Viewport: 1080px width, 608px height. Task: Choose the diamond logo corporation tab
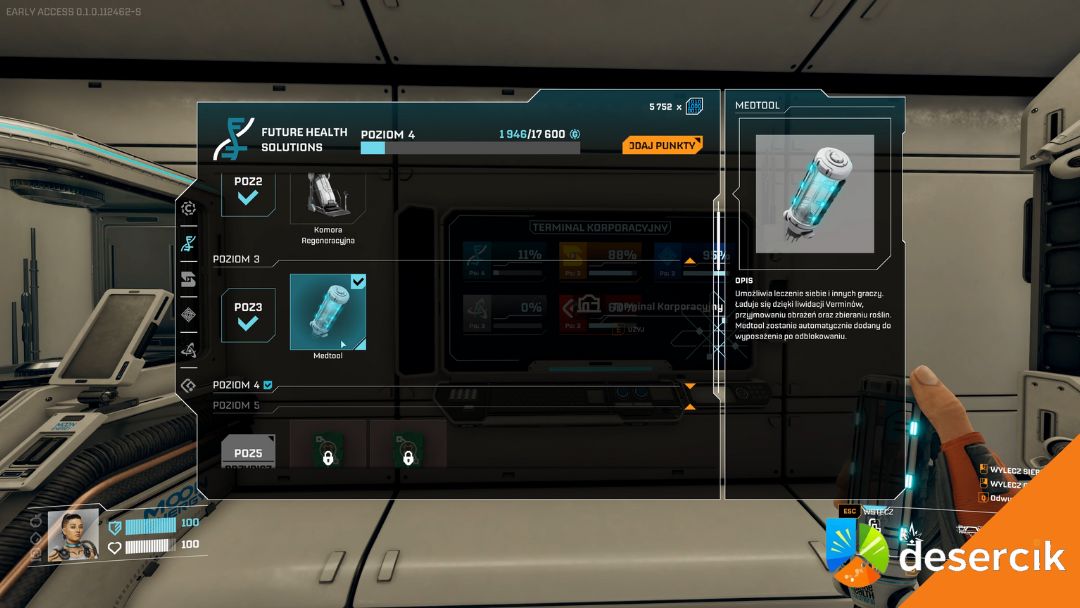click(x=188, y=315)
